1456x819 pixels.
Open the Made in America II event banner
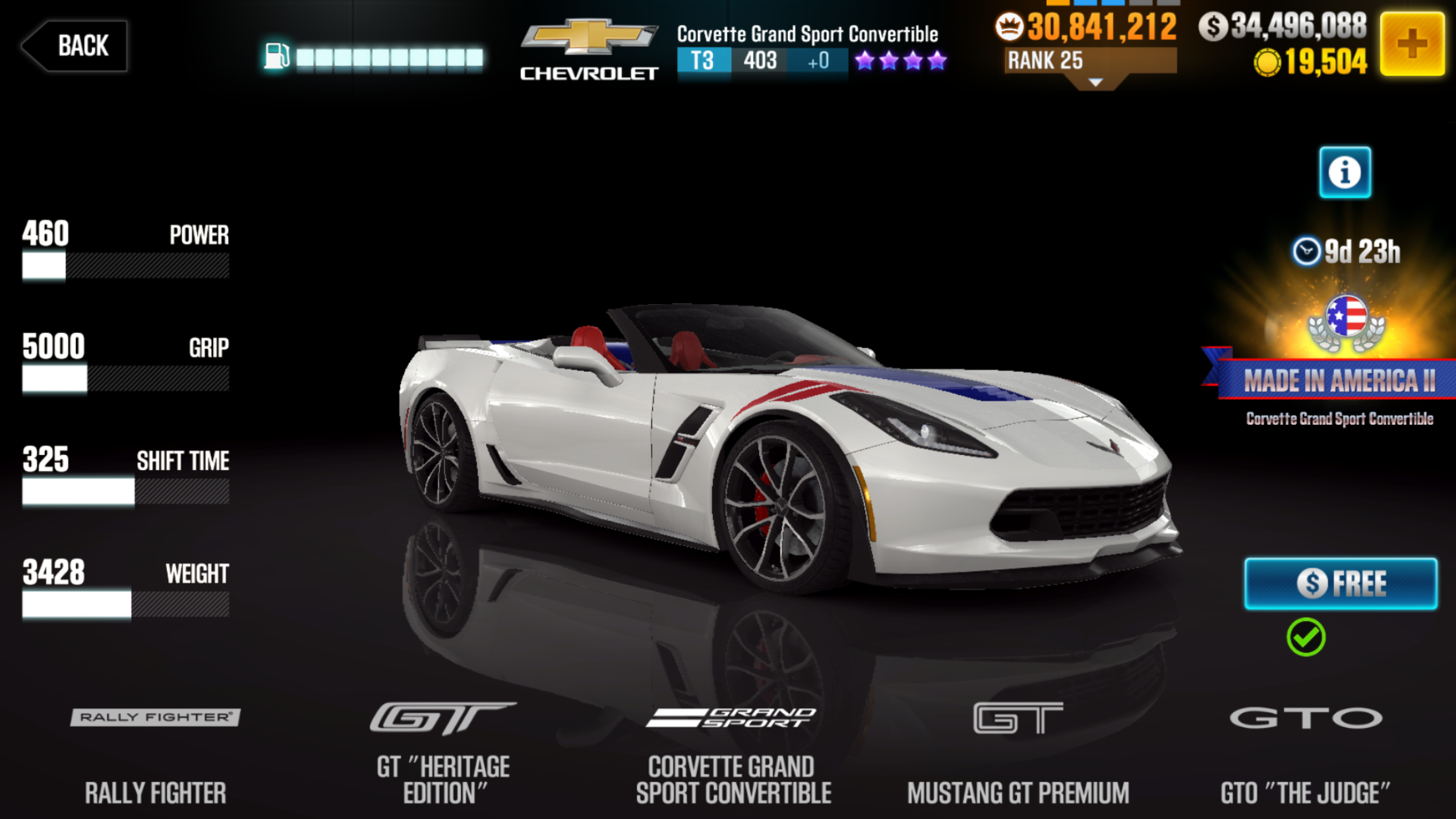[x=1339, y=380]
